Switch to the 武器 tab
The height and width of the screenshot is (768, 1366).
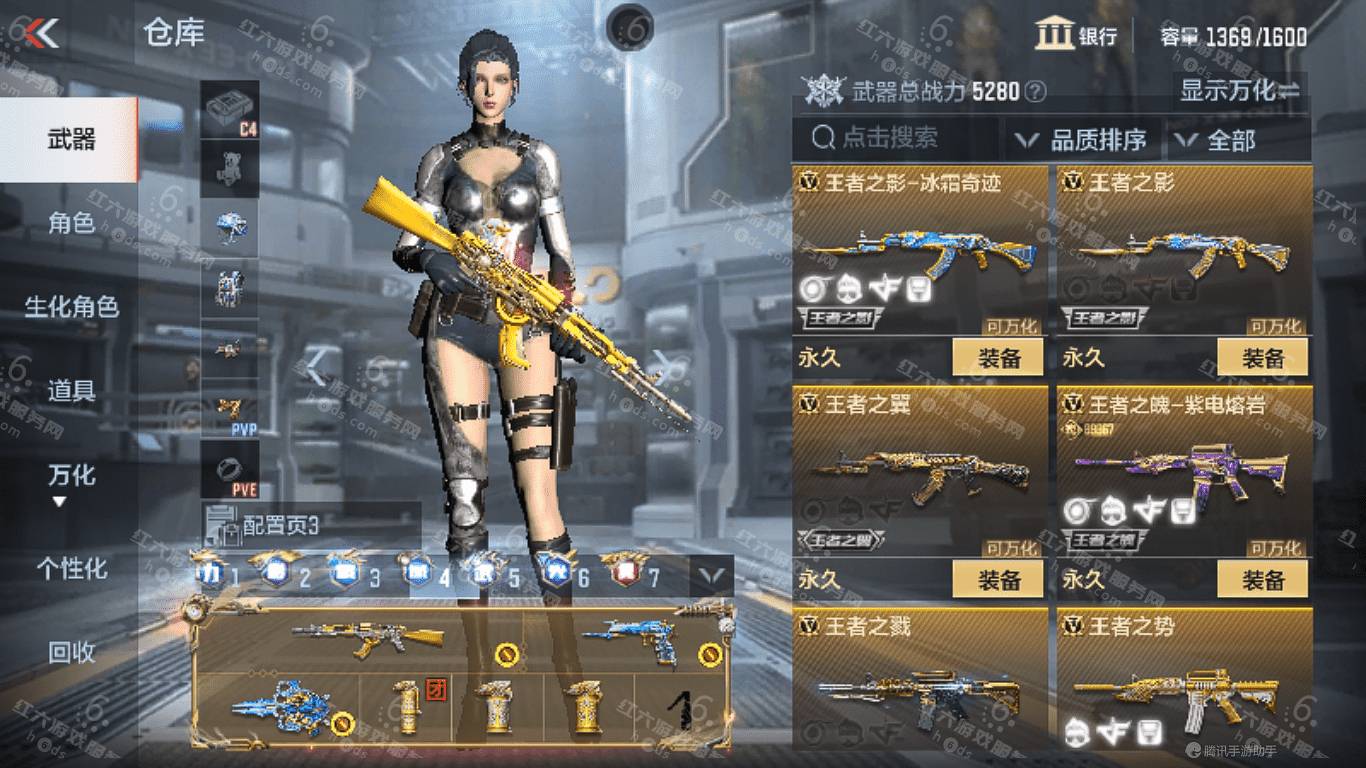(70, 139)
